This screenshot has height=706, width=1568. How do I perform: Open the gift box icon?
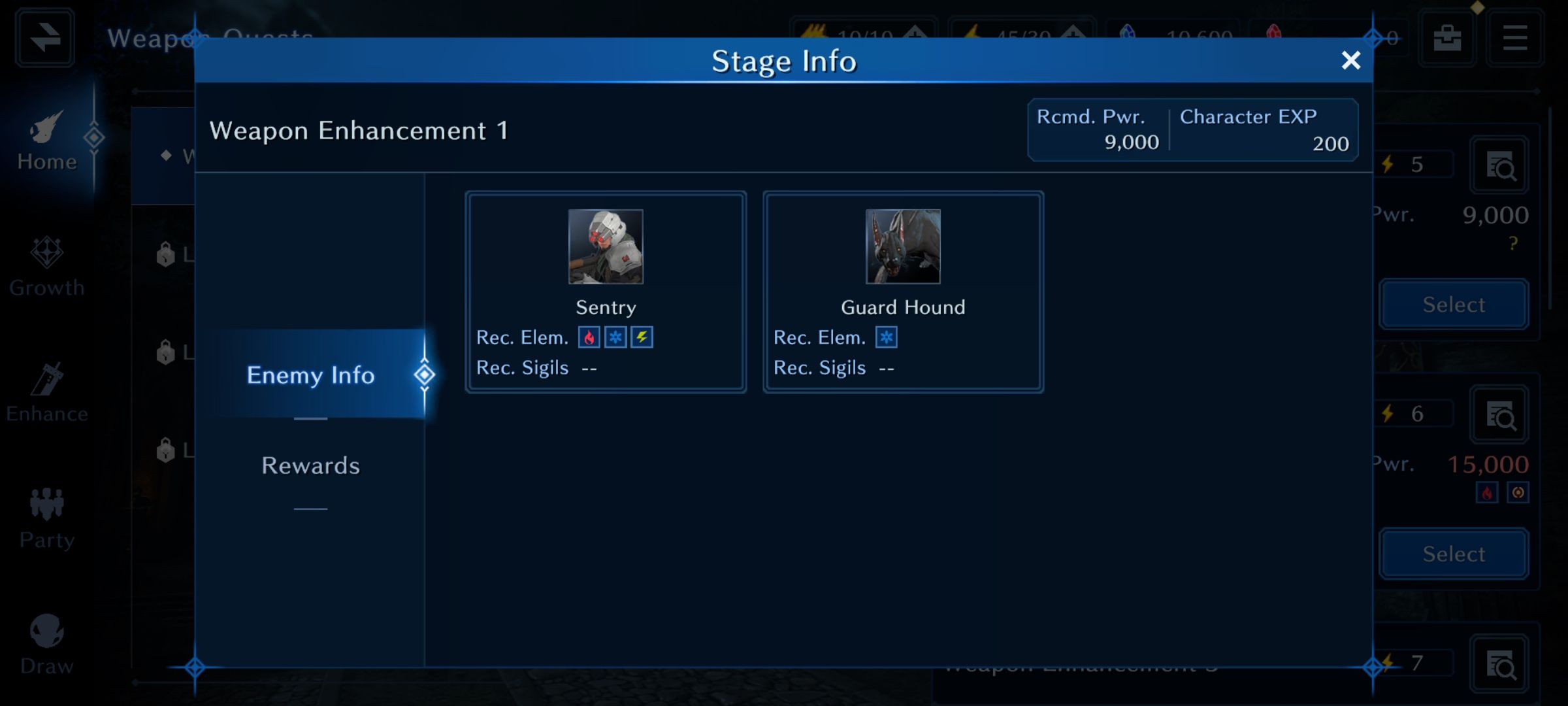(1447, 37)
